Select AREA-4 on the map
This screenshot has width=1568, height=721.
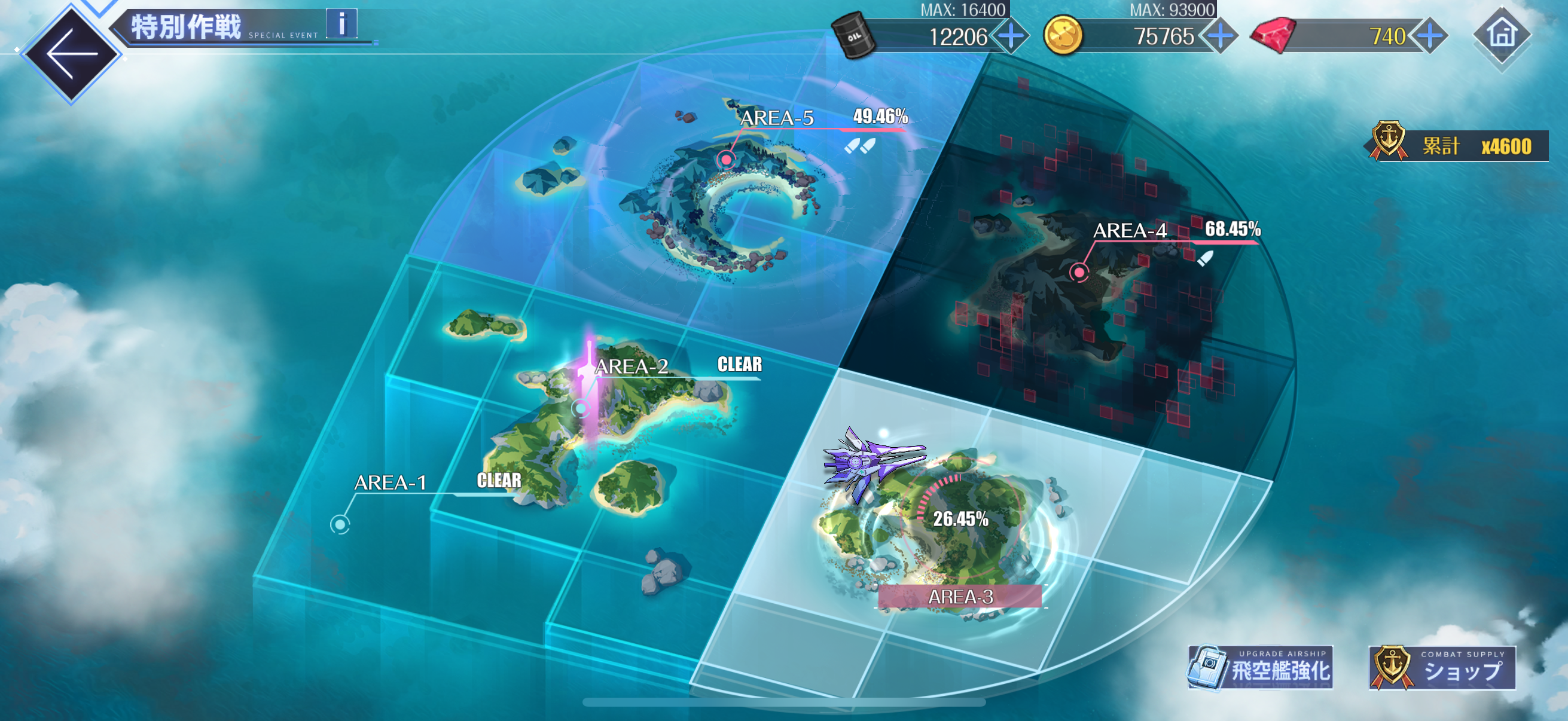pos(1079,272)
